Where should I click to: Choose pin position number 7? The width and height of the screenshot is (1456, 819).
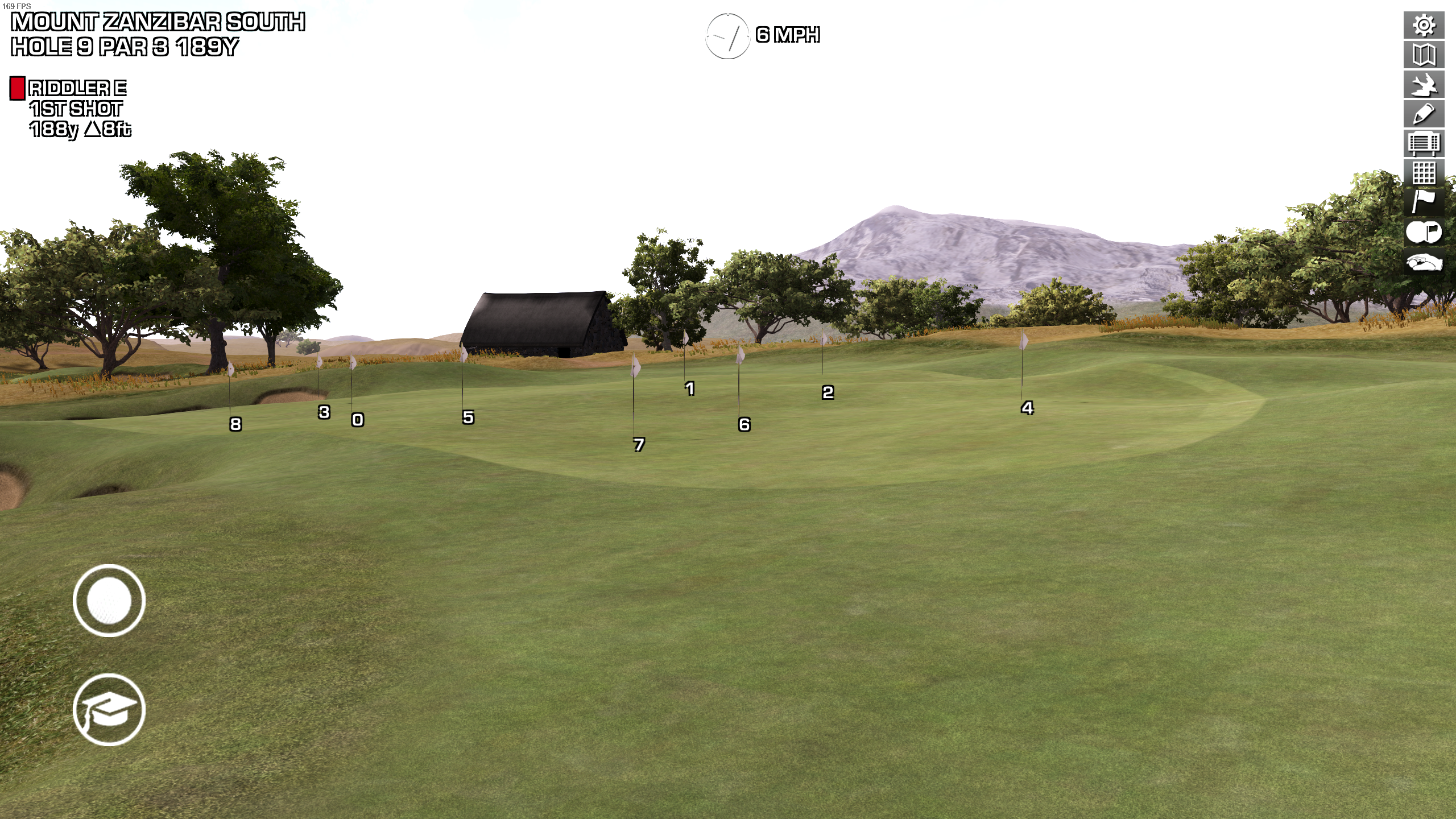pos(639,444)
